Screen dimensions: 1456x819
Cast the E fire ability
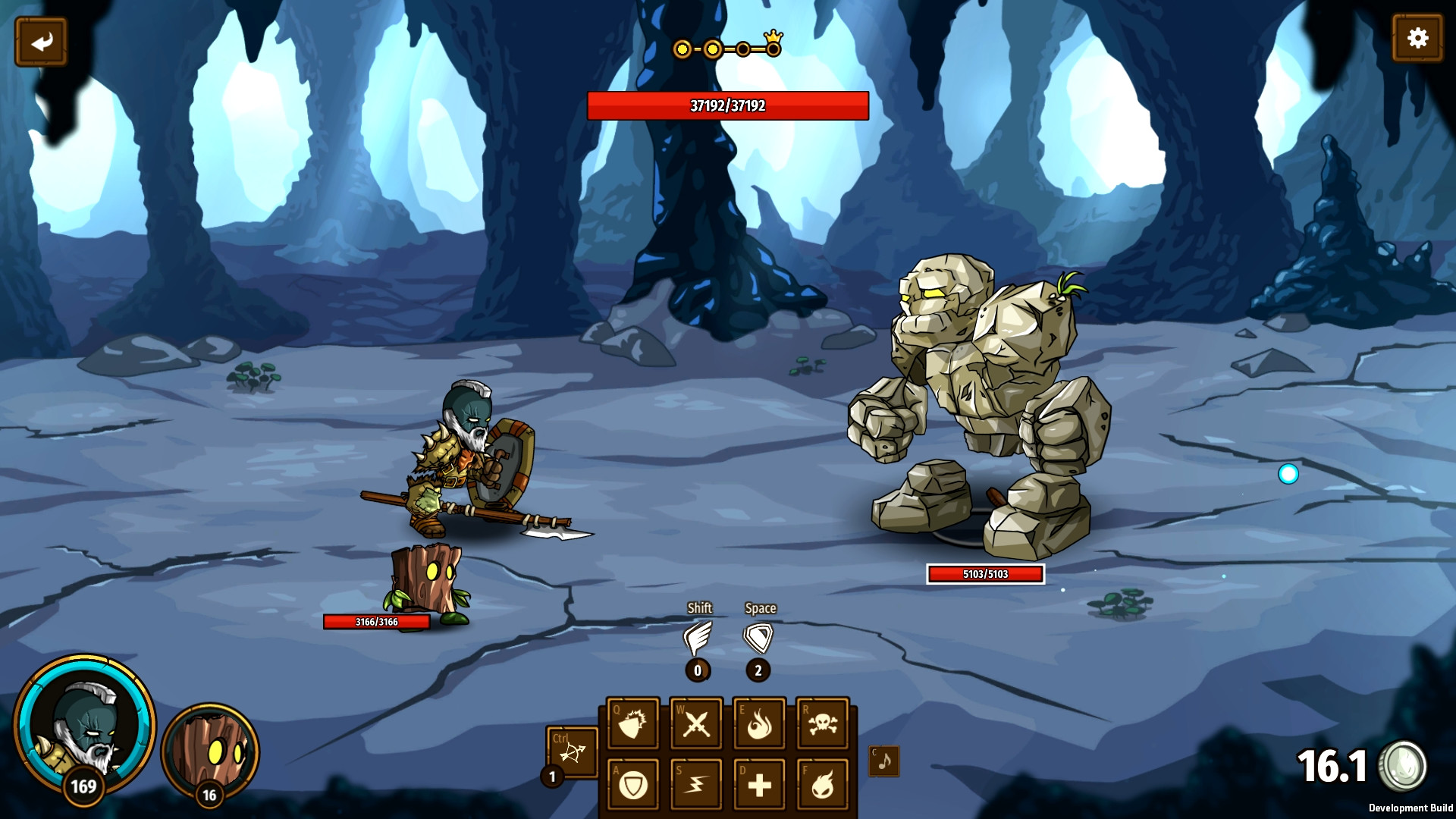[761, 723]
